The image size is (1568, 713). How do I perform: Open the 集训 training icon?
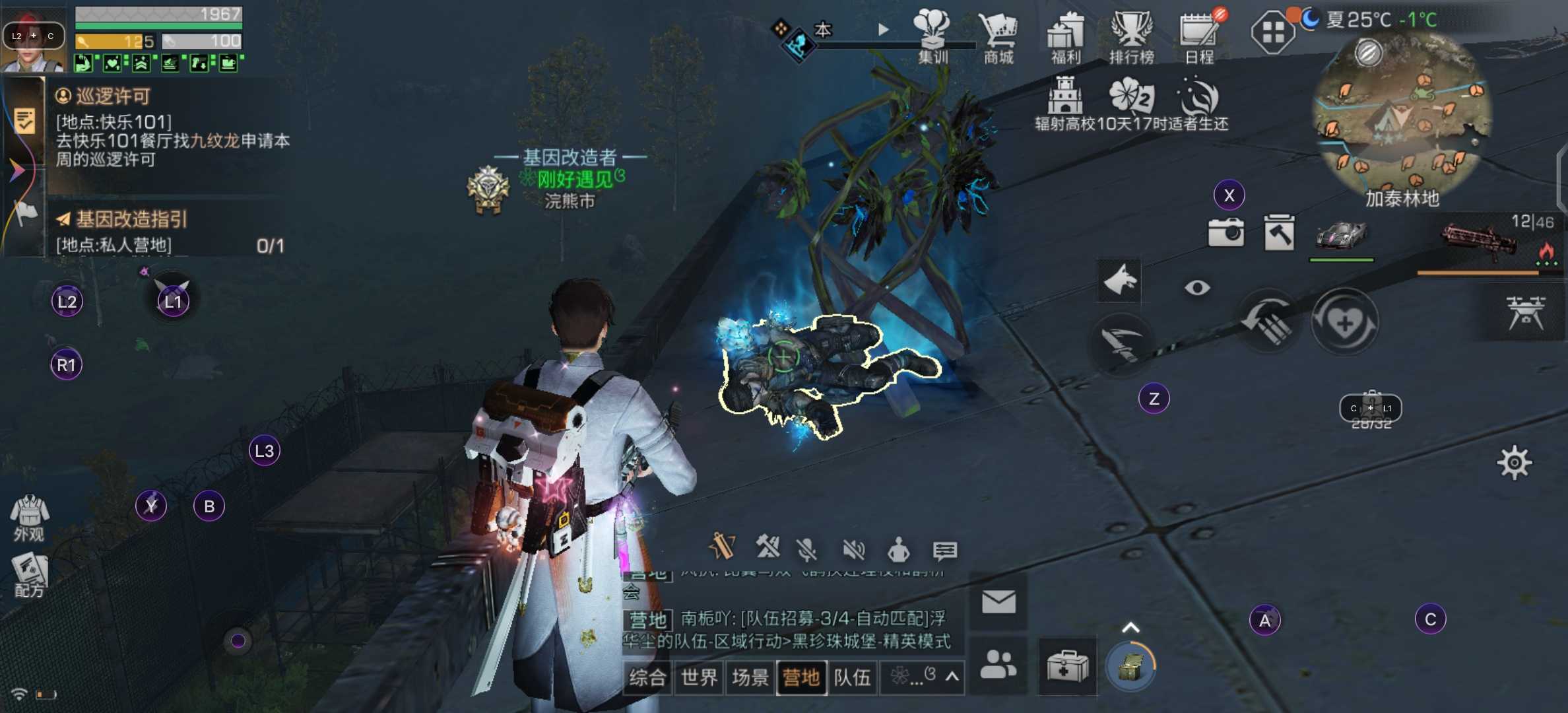(932, 38)
